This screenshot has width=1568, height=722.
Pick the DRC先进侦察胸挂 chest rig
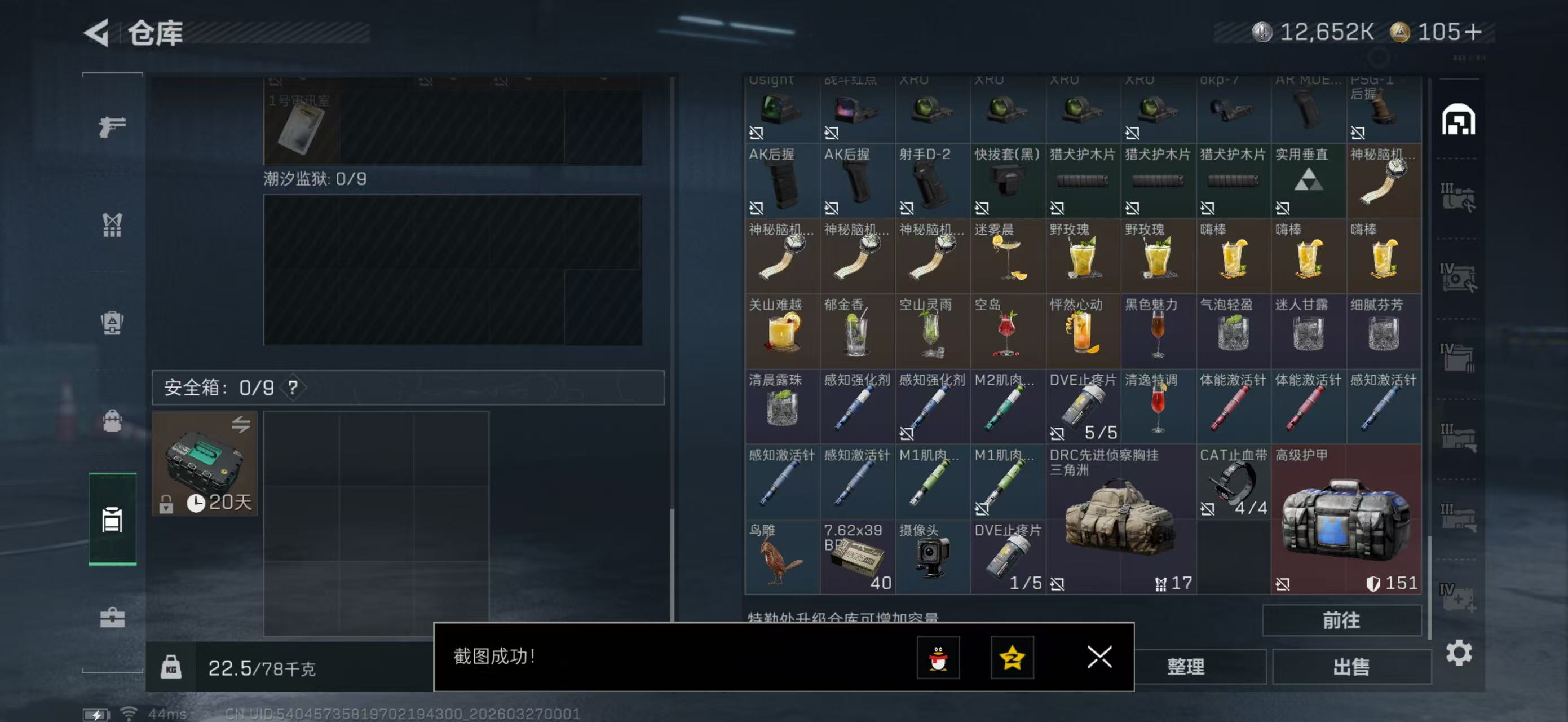[x=1120, y=520]
